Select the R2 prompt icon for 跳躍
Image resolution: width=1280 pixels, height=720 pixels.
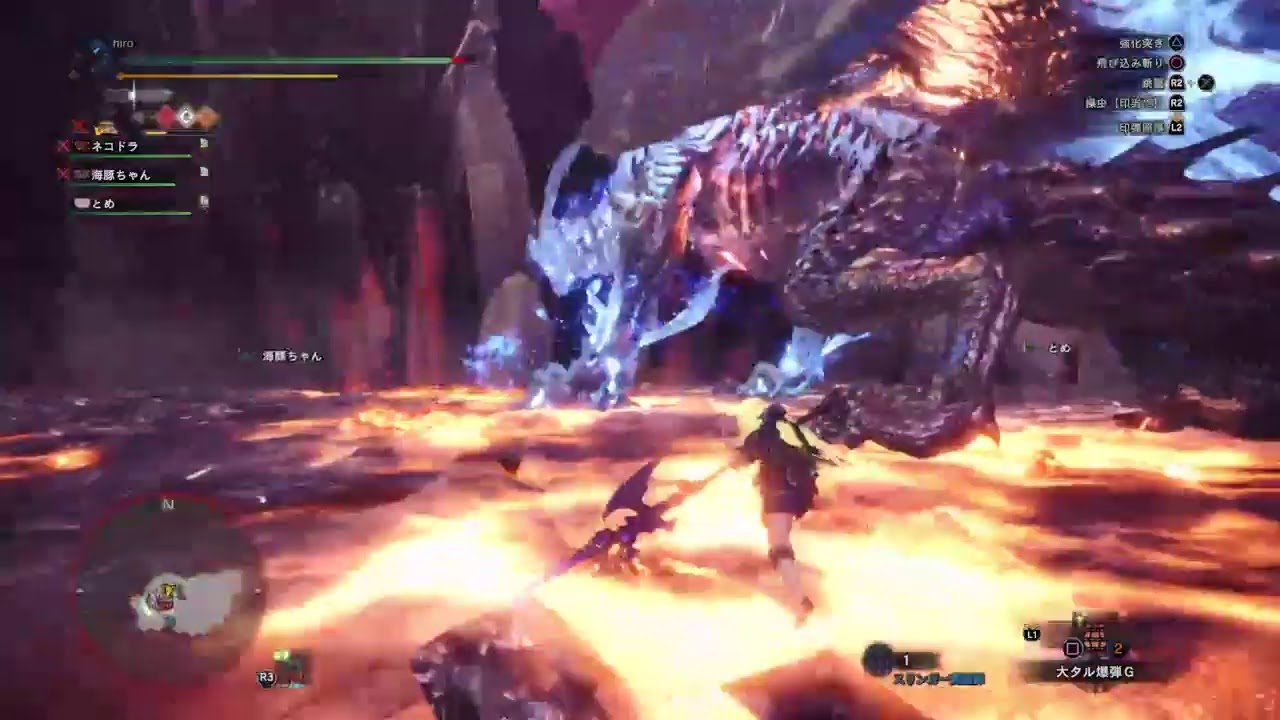pos(1177,82)
